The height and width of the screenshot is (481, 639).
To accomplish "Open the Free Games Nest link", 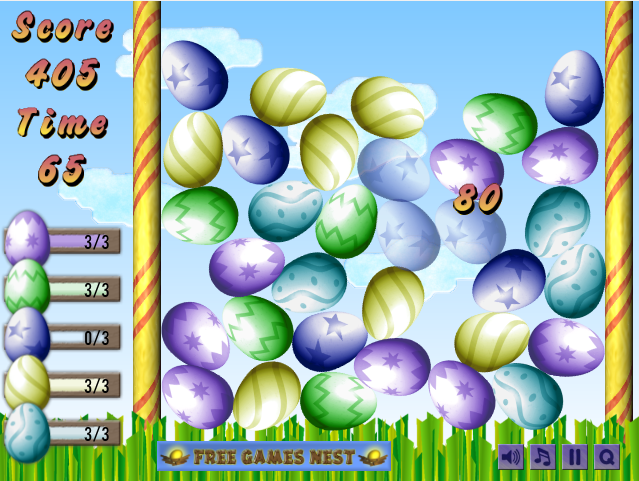I will (274, 457).
